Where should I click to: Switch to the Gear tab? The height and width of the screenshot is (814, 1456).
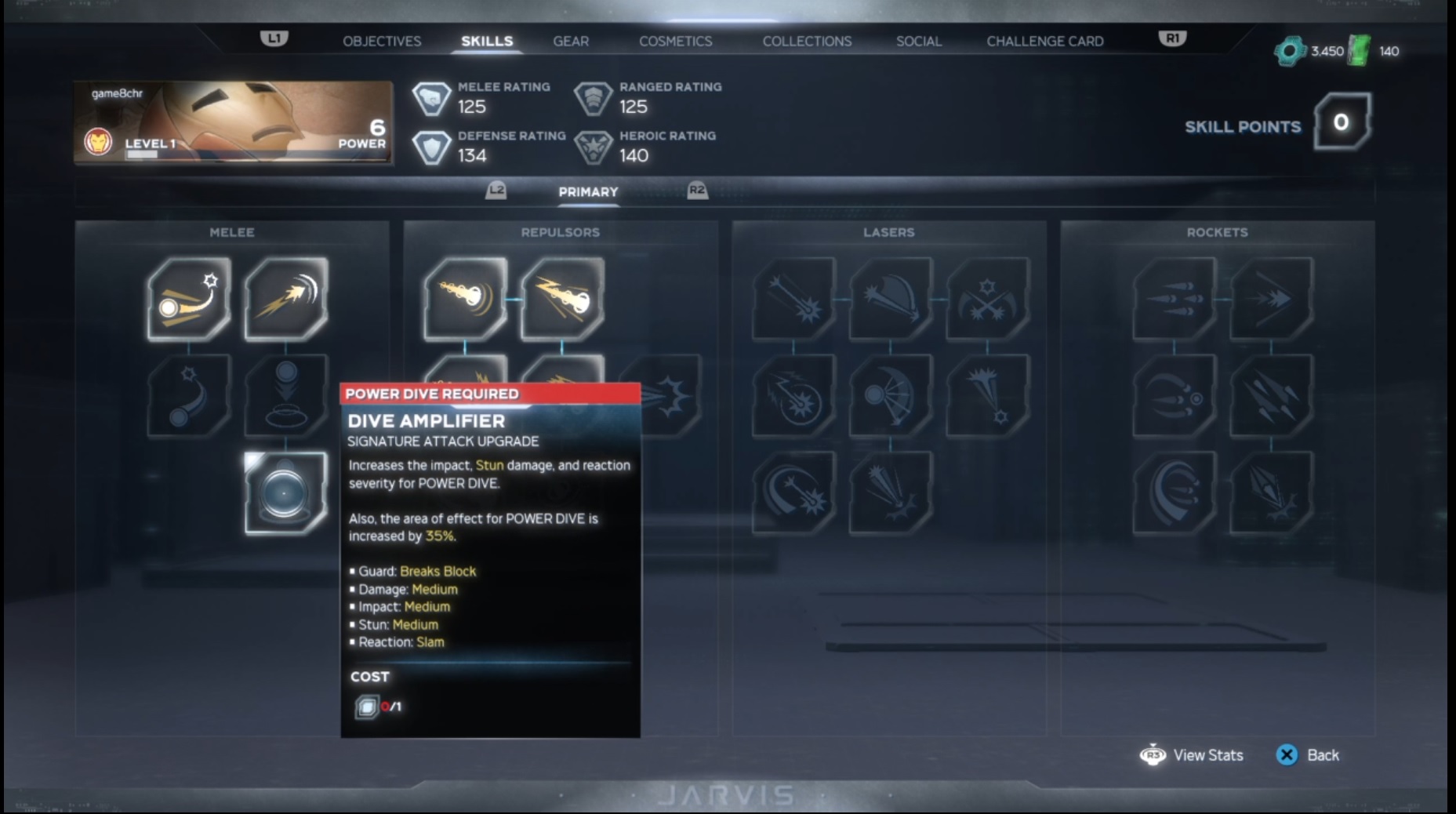[571, 41]
